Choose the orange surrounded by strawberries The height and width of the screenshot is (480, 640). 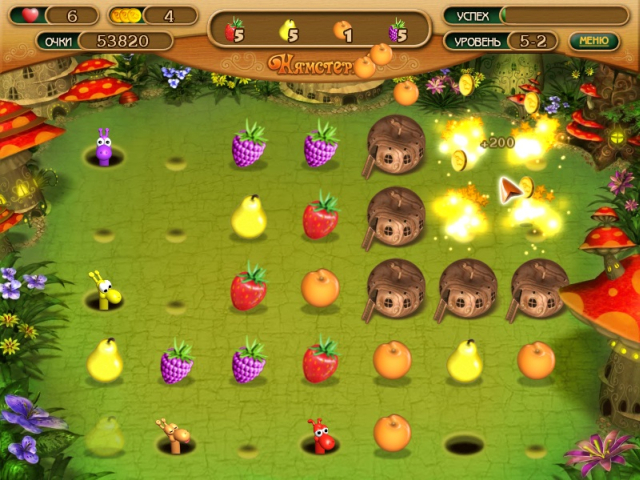pos(320,288)
